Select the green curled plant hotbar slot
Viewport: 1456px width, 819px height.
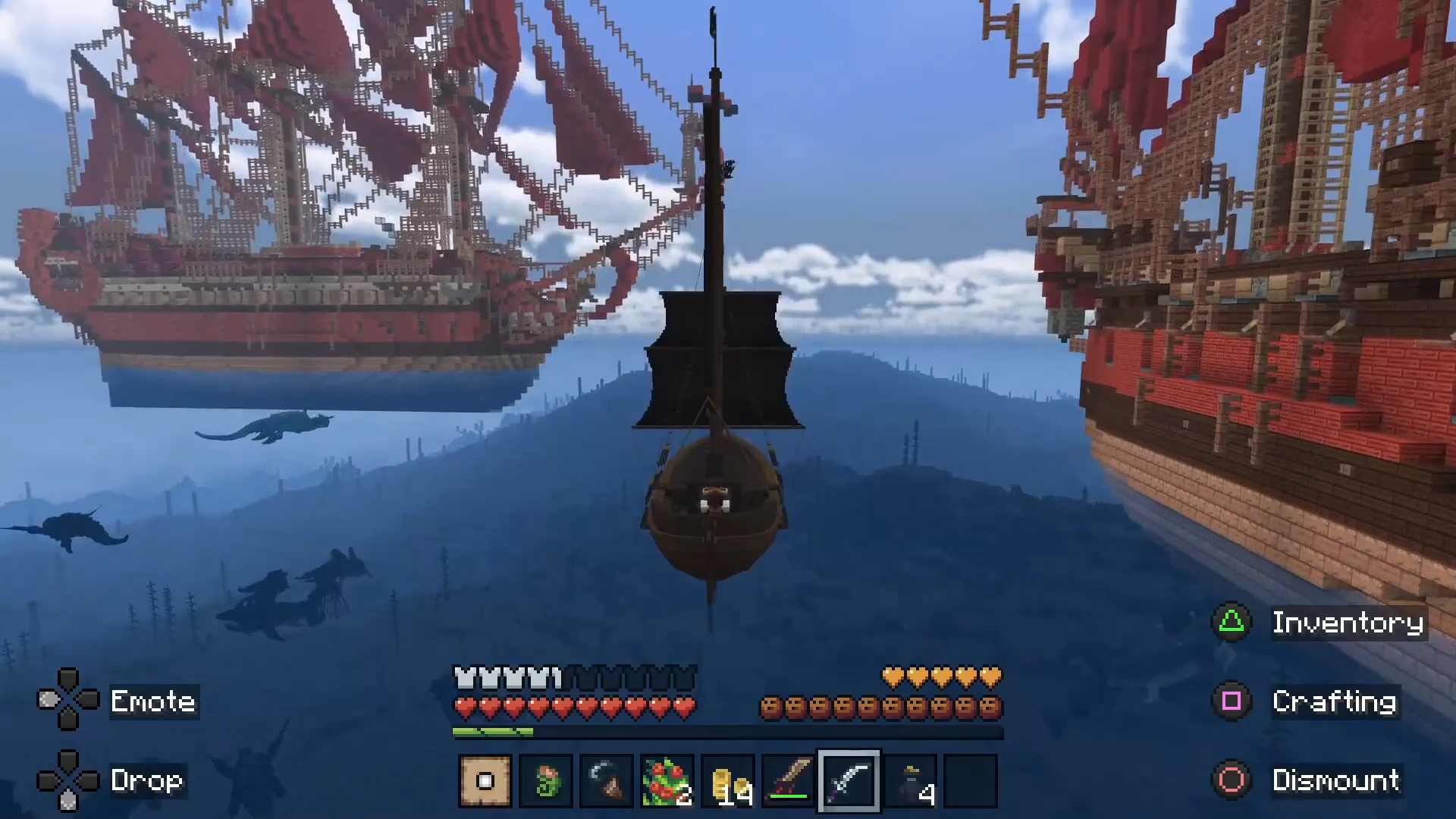(546, 780)
